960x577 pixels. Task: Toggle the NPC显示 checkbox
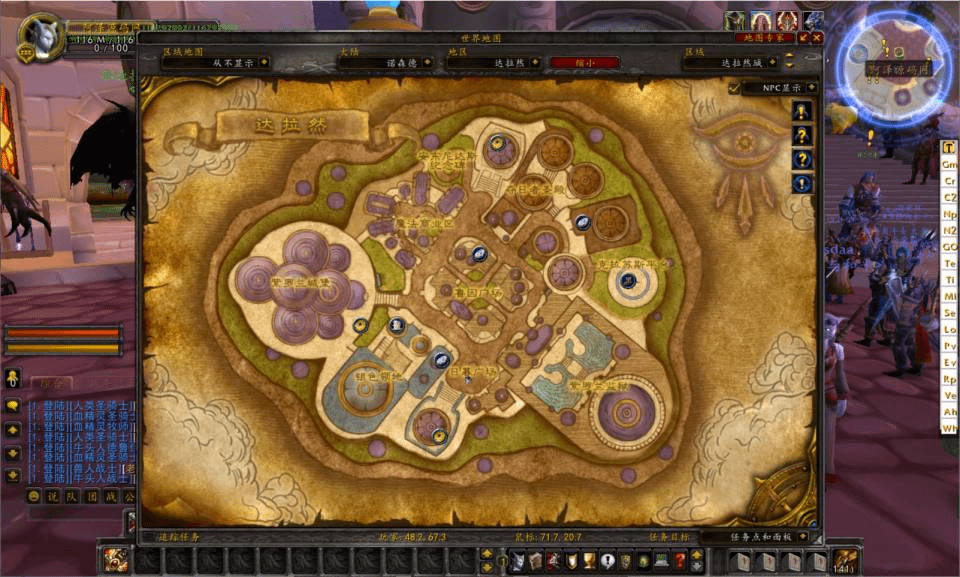point(735,88)
